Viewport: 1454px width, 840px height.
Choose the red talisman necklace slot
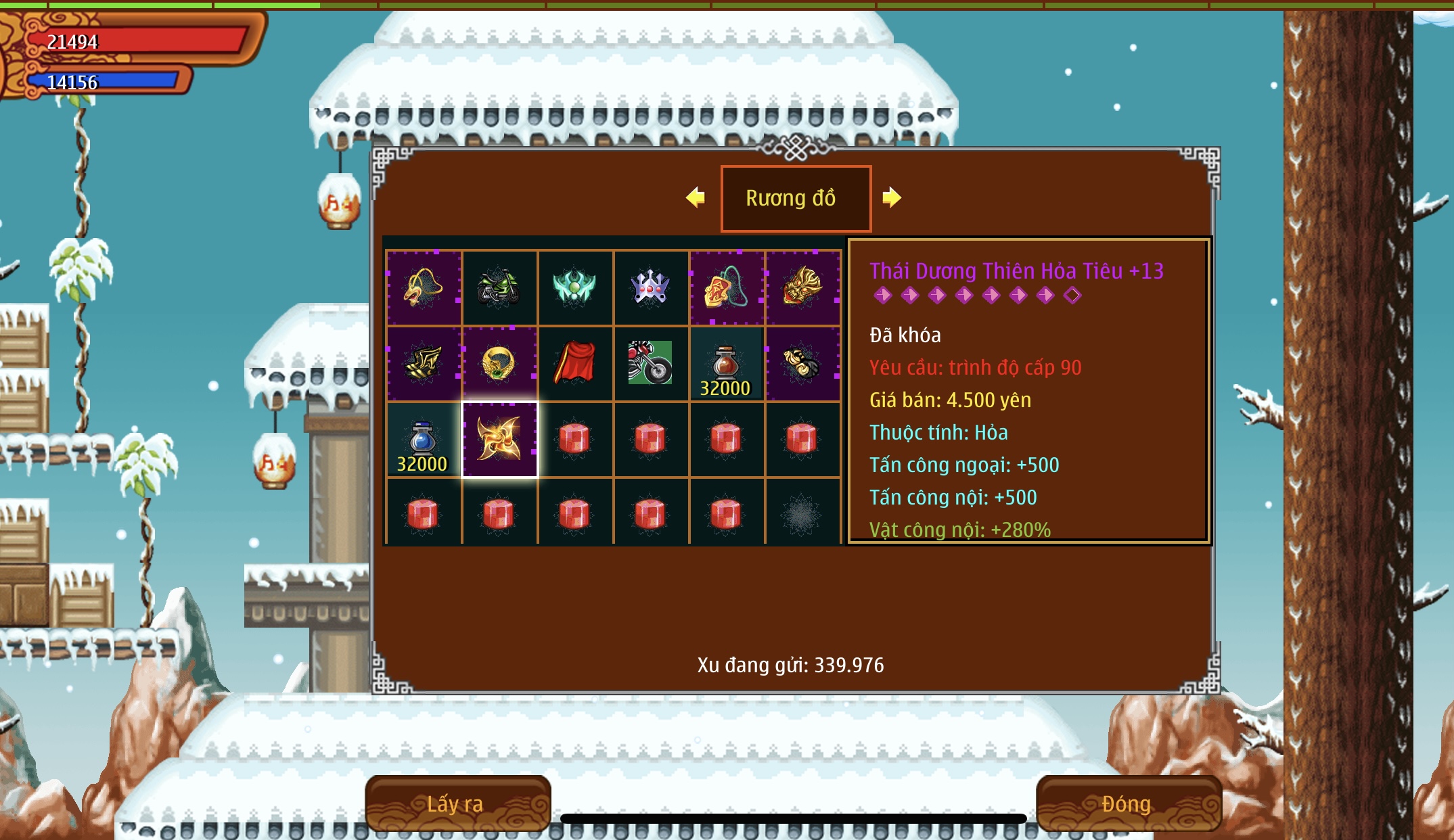pyautogui.click(x=726, y=288)
